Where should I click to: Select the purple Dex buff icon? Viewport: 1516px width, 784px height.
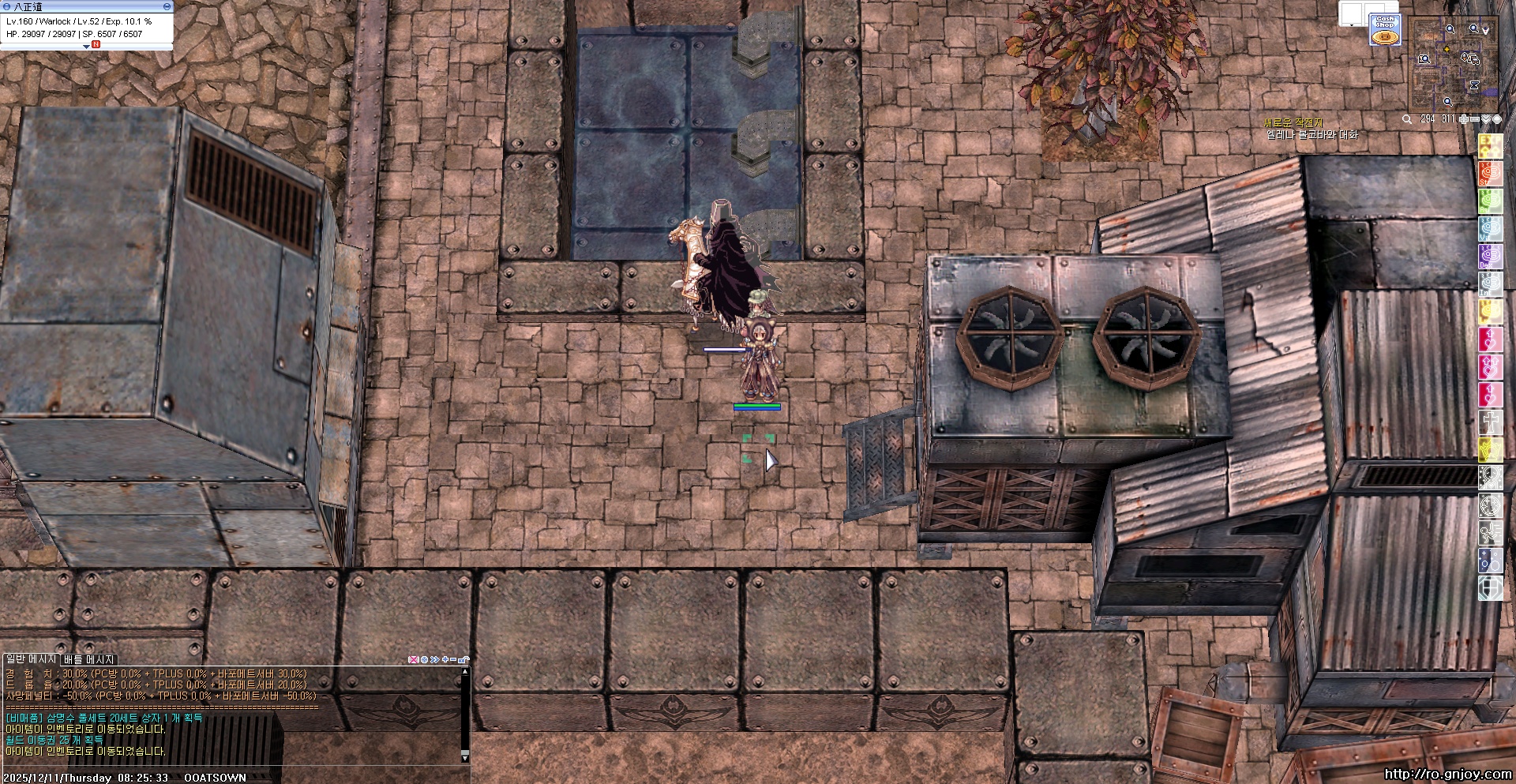coord(1490,257)
